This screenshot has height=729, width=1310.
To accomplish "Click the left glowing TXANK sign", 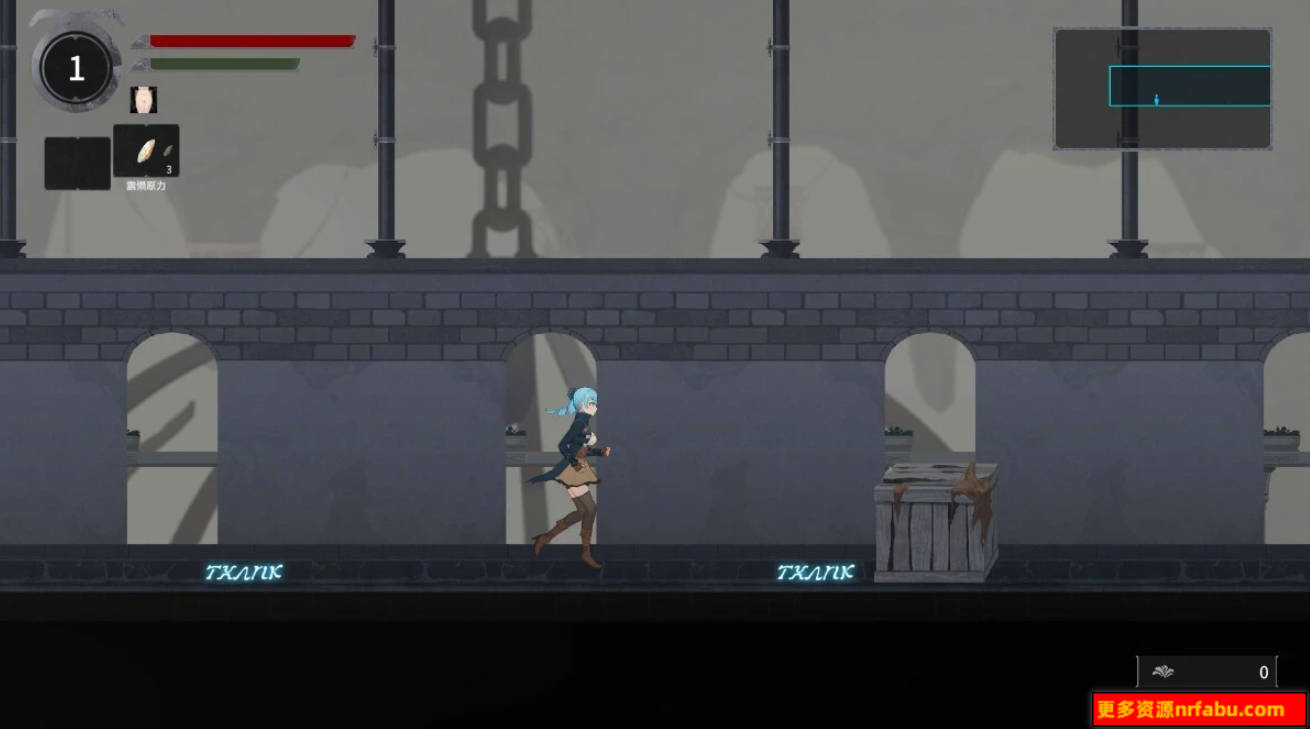I will (x=245, y=572).
